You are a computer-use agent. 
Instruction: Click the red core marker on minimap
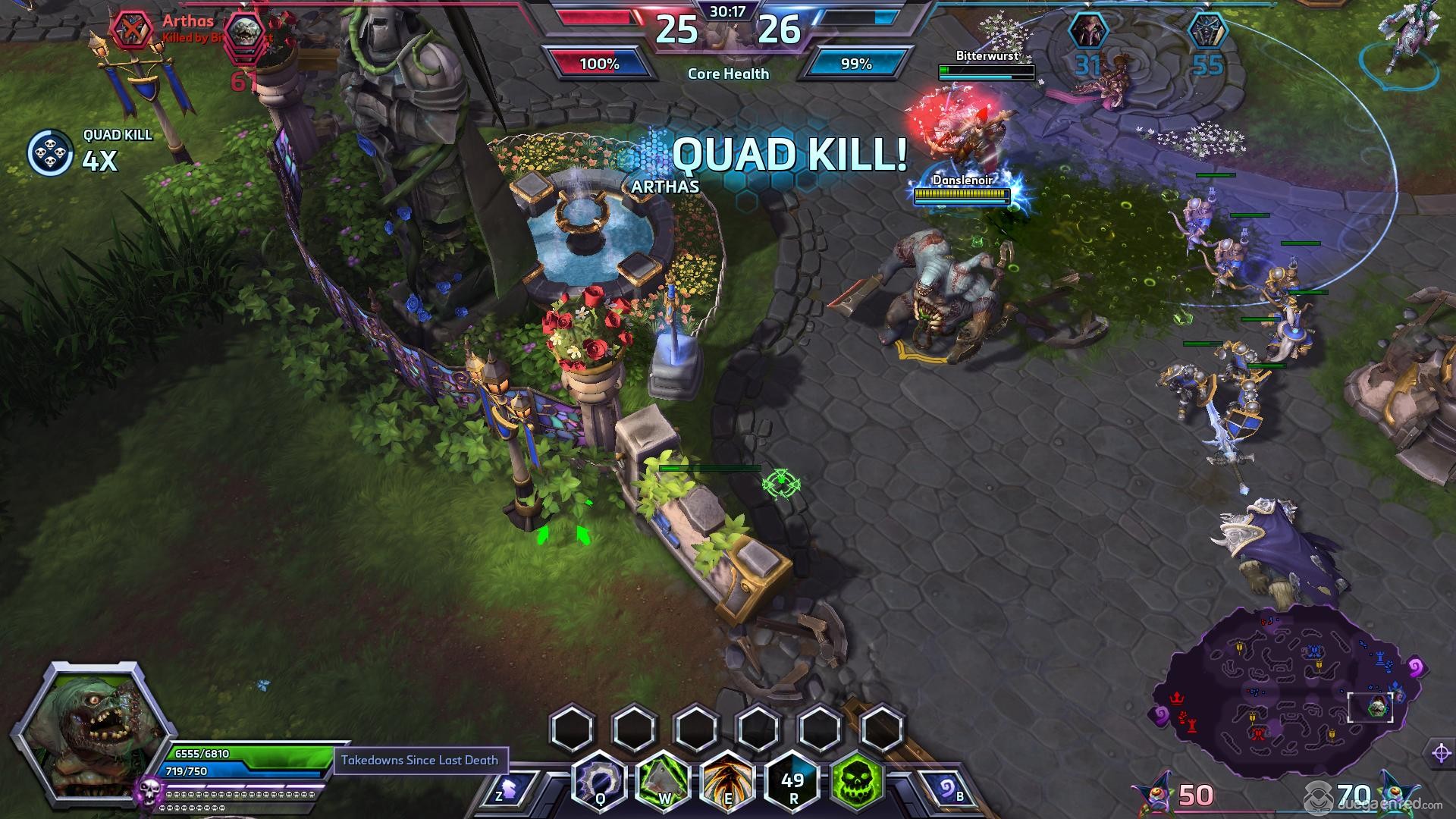click(x=1177, y=697)
